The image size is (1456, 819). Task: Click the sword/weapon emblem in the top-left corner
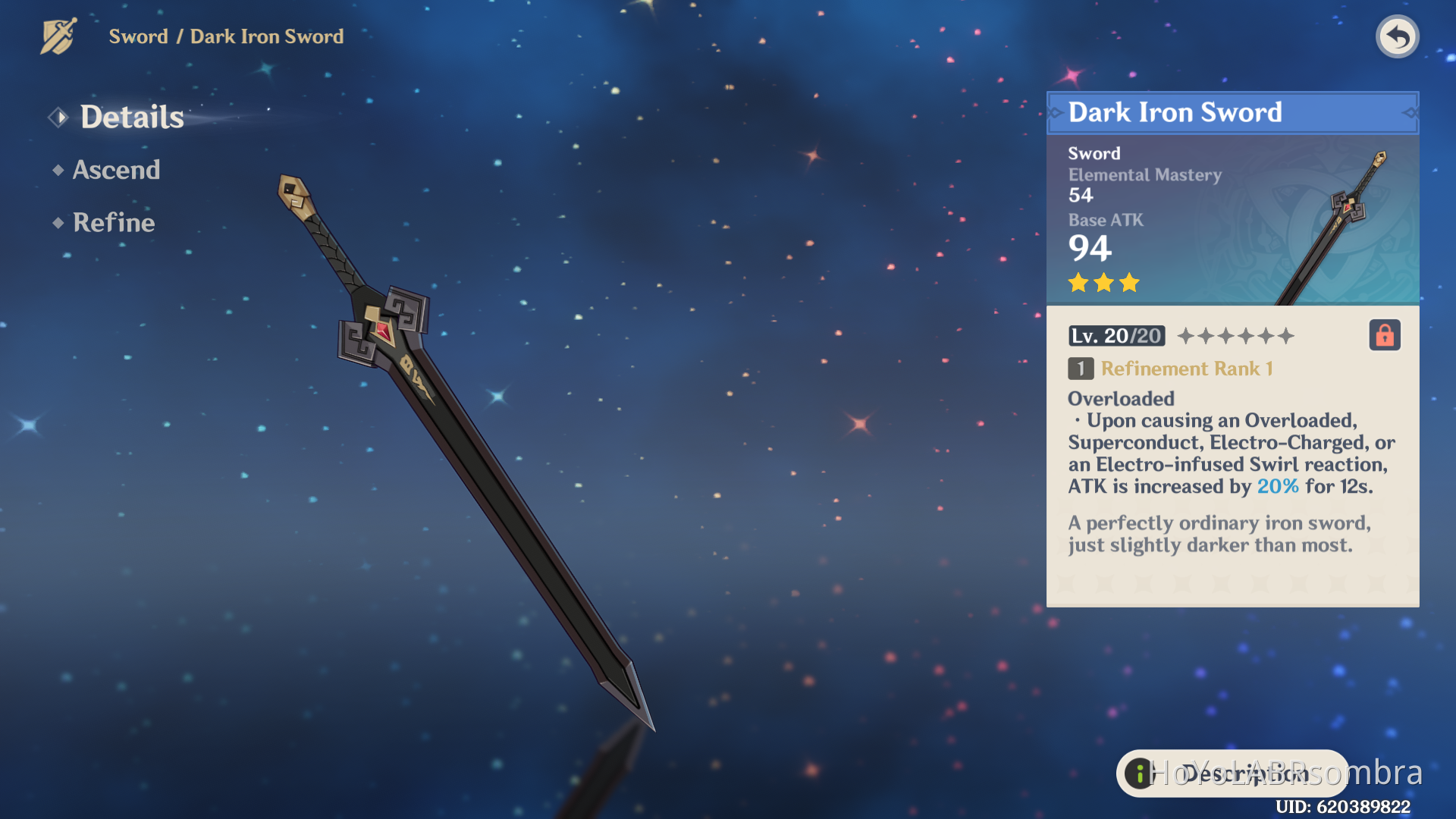click(x=58, y=34)
